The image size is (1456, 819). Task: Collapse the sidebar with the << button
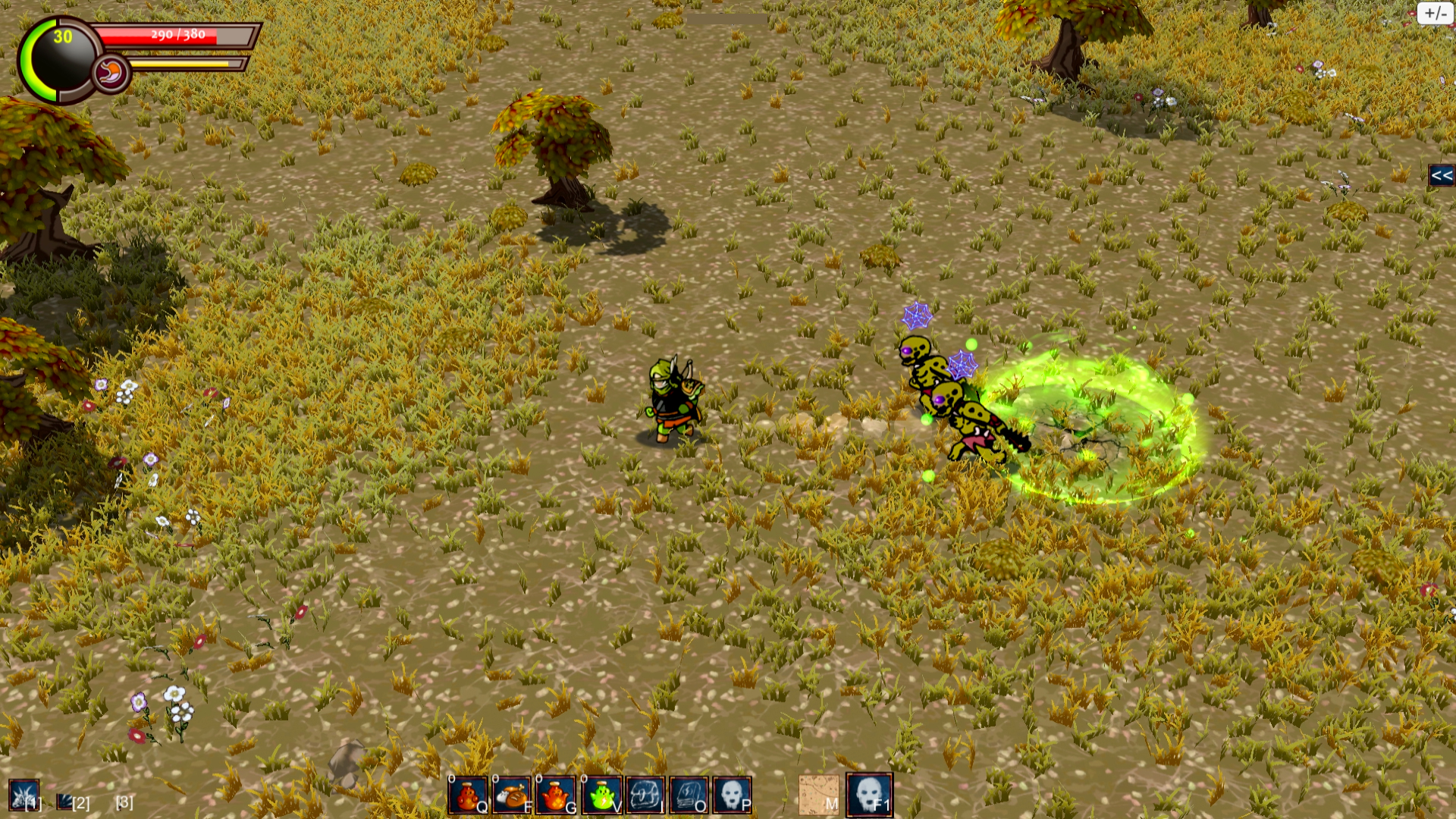point(1442,176)
